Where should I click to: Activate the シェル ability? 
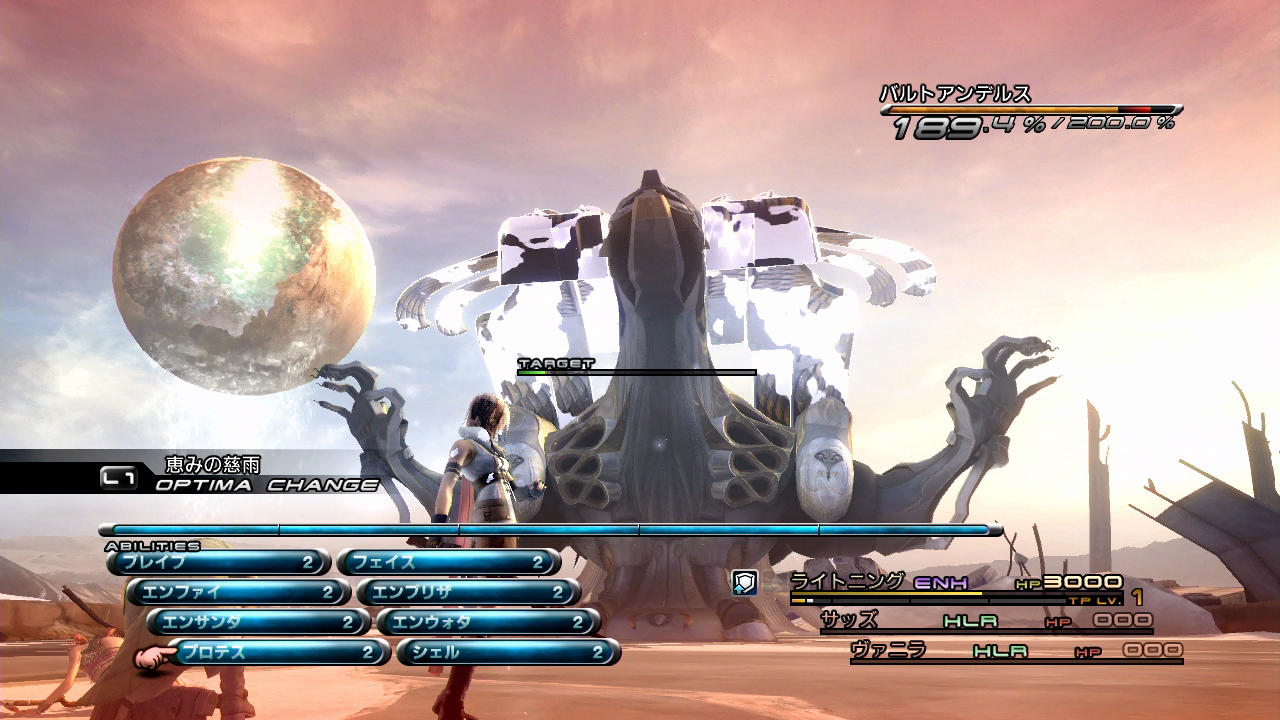pyautogui.click(x=508, y=653)
